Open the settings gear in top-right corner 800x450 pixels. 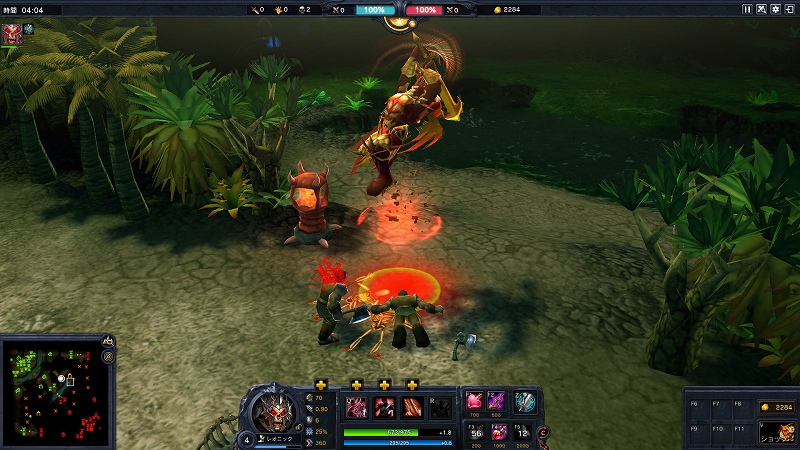point(776,9)
